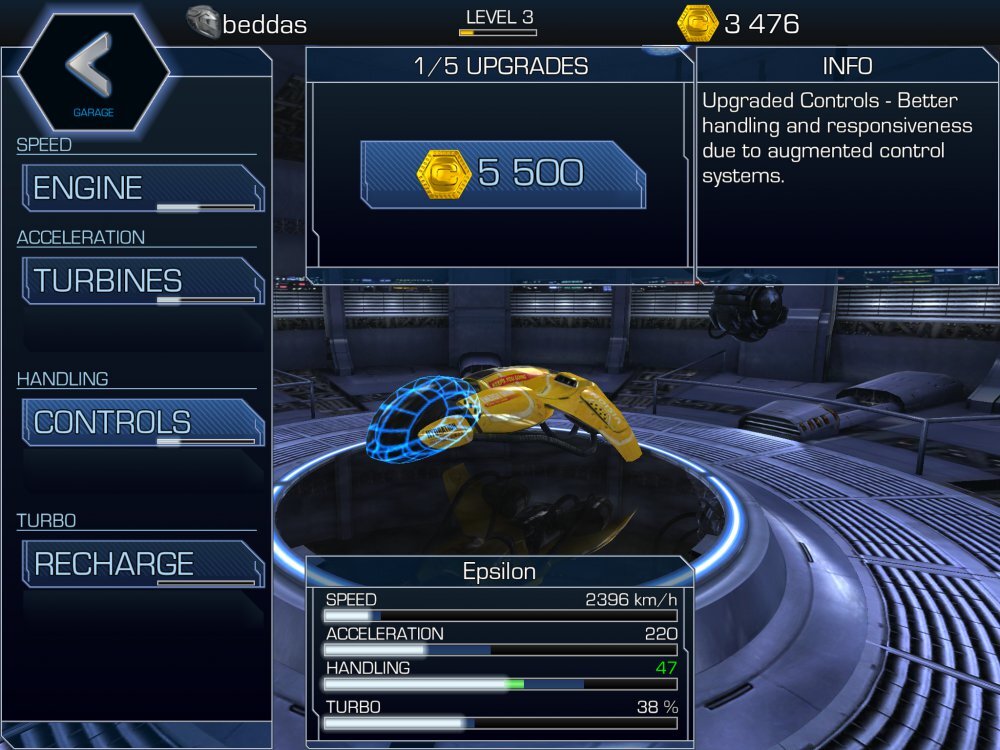Click the gold coin balance at top
Viewport: 1000px width, 750px height.
point(738,24)
